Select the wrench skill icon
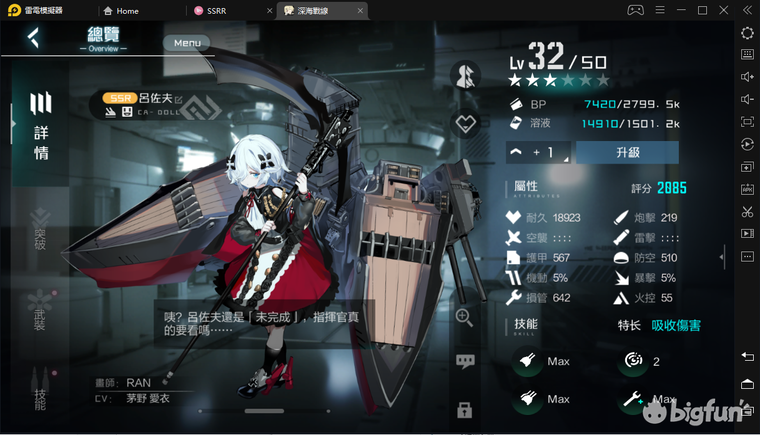 coord(632,399)
